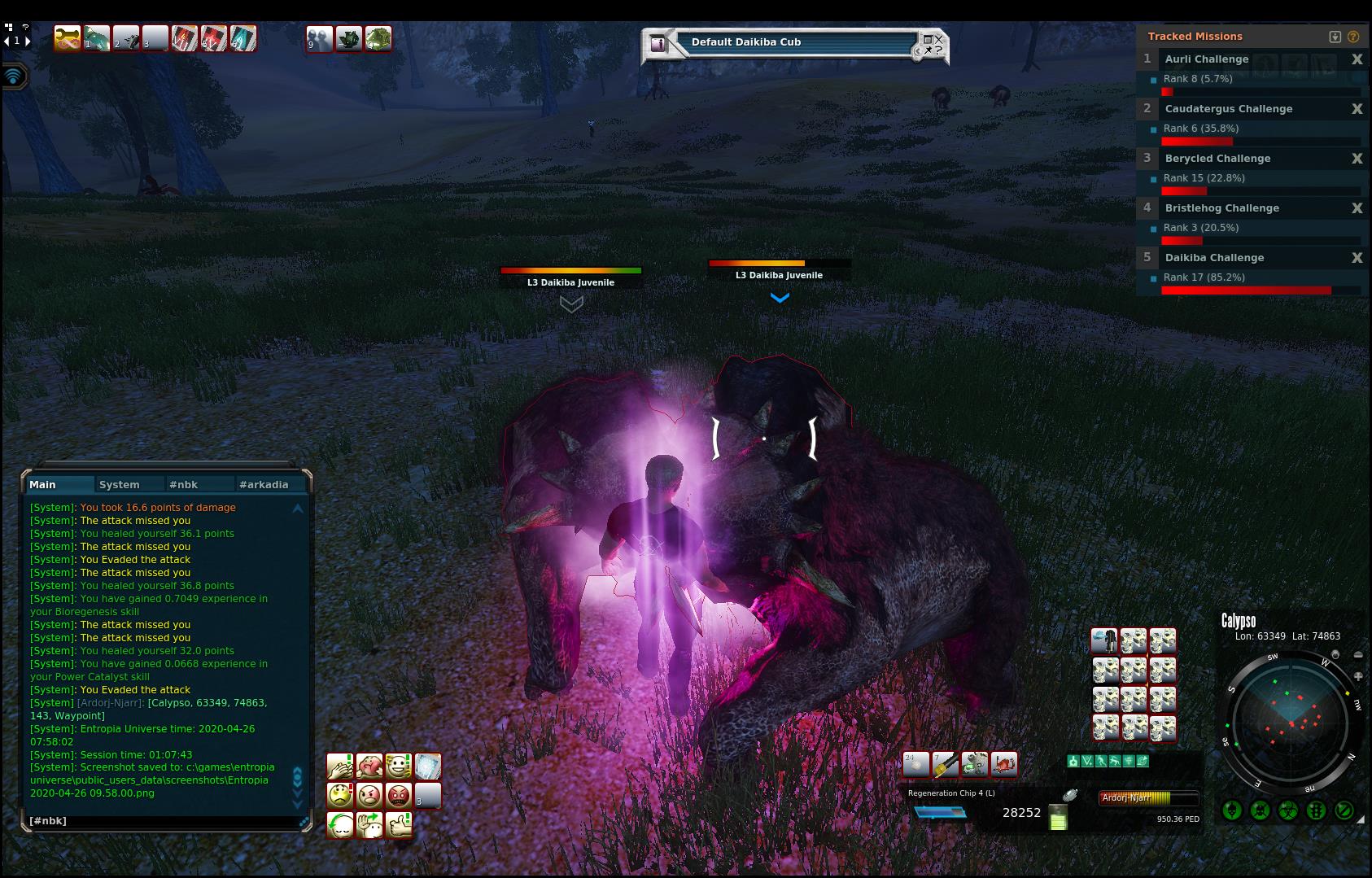Collapse the Tracked Missions panel

coord(1335,37)
